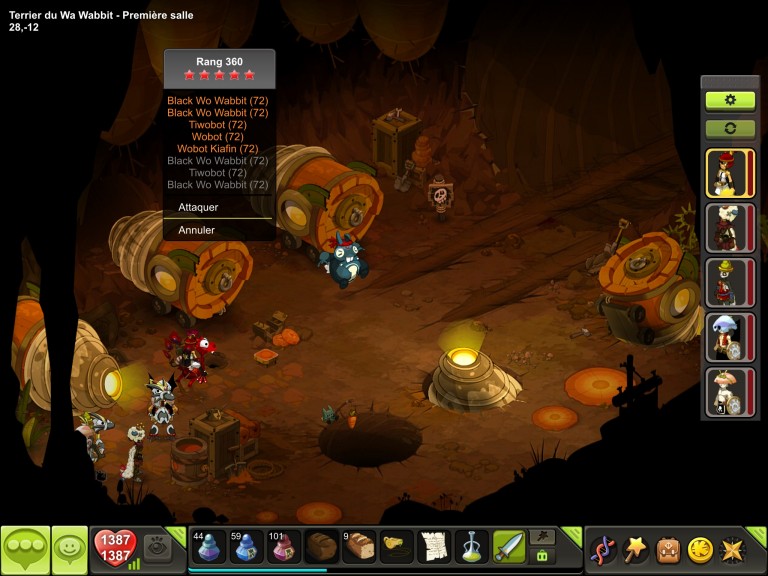The width and height of the screenshot is (768, 576).
Task: Open the chat bubble panel
Action: click(25, 548)
